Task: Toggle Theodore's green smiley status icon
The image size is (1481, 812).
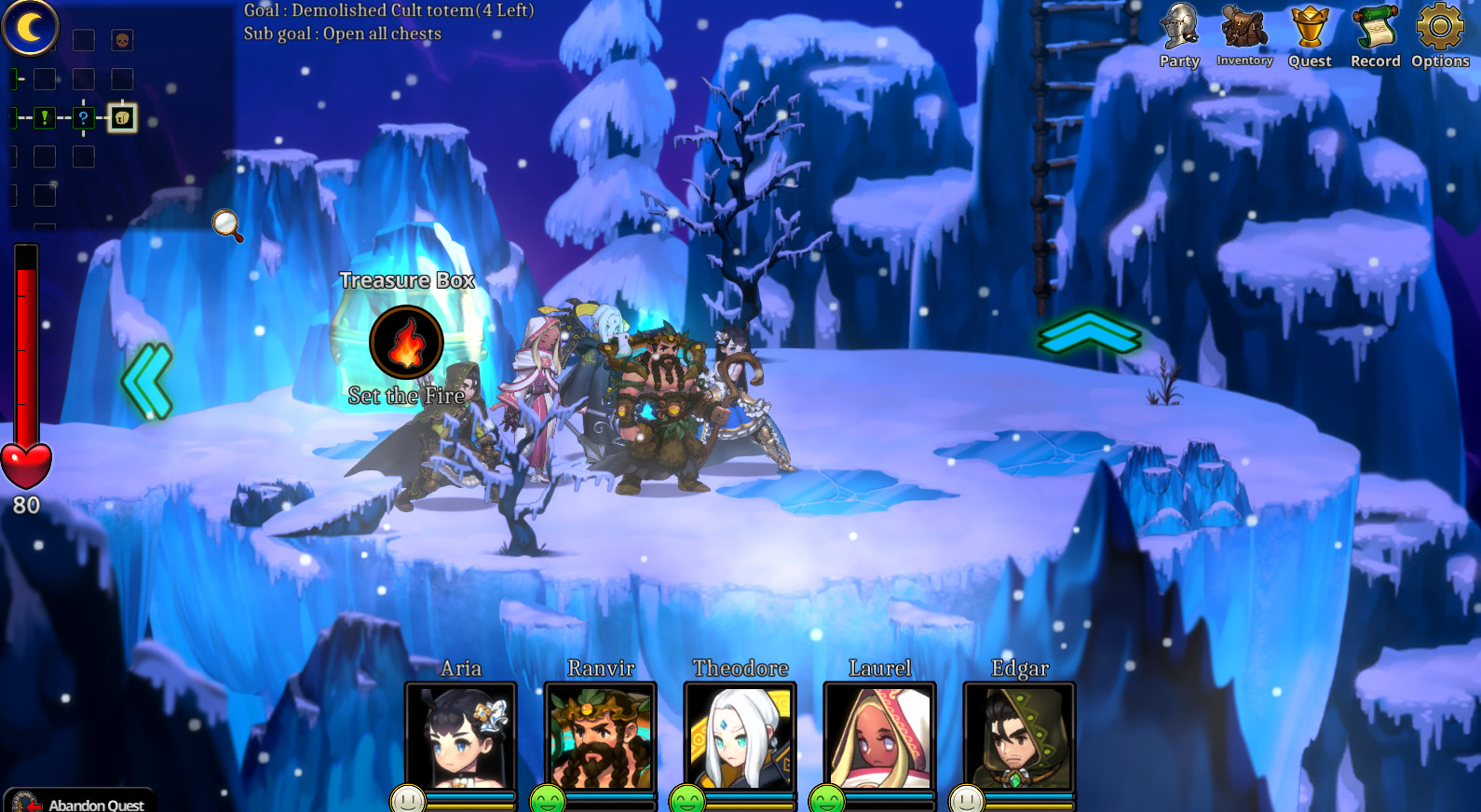Action: tap(686, 798)
